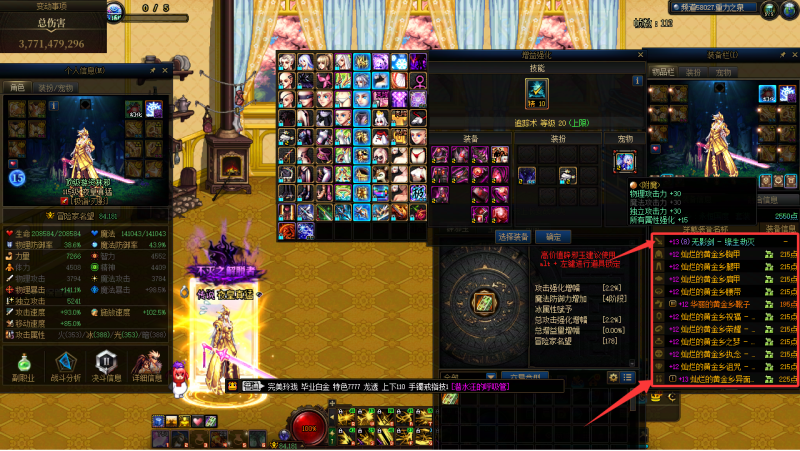Open the gear settings icon below the emblem panel
The image size is (800, 451).
[x=614, y=377]
